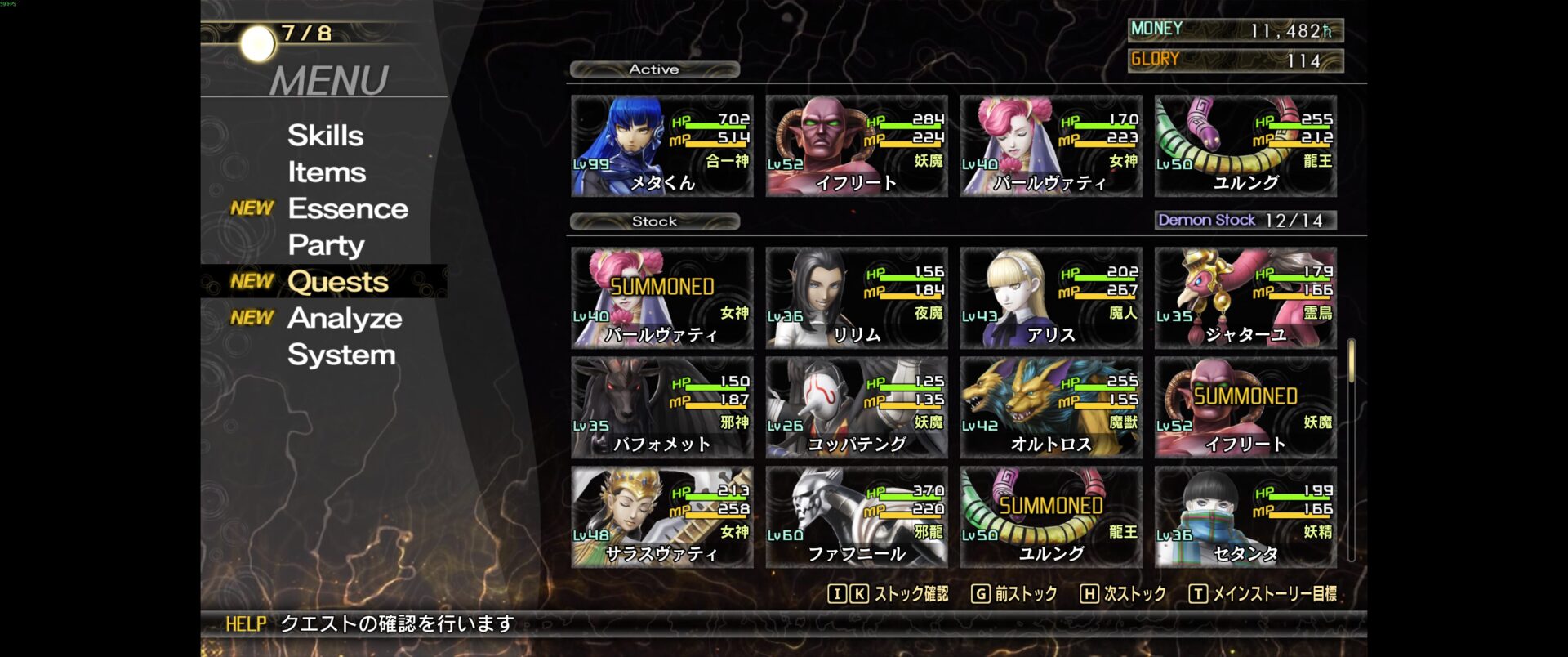Open the Quests menu entry
This screenshot has height=657, width=1568.
pyautogui.click(x=337, y=282)
